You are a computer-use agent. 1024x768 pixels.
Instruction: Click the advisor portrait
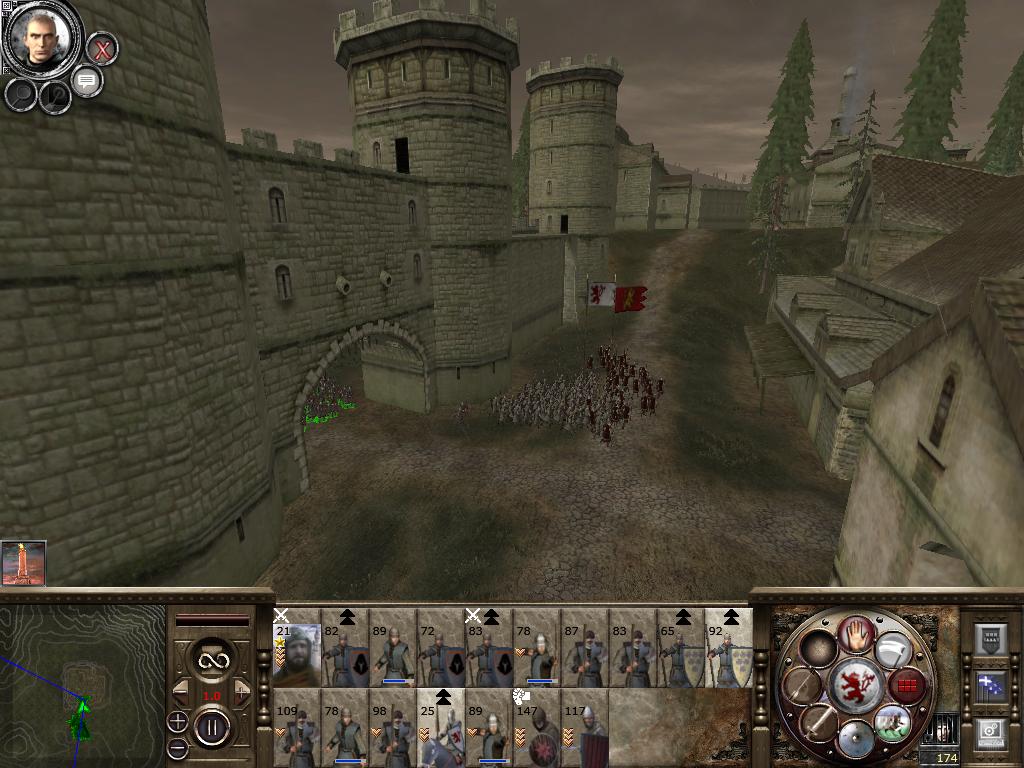click(x=41, y=38)
